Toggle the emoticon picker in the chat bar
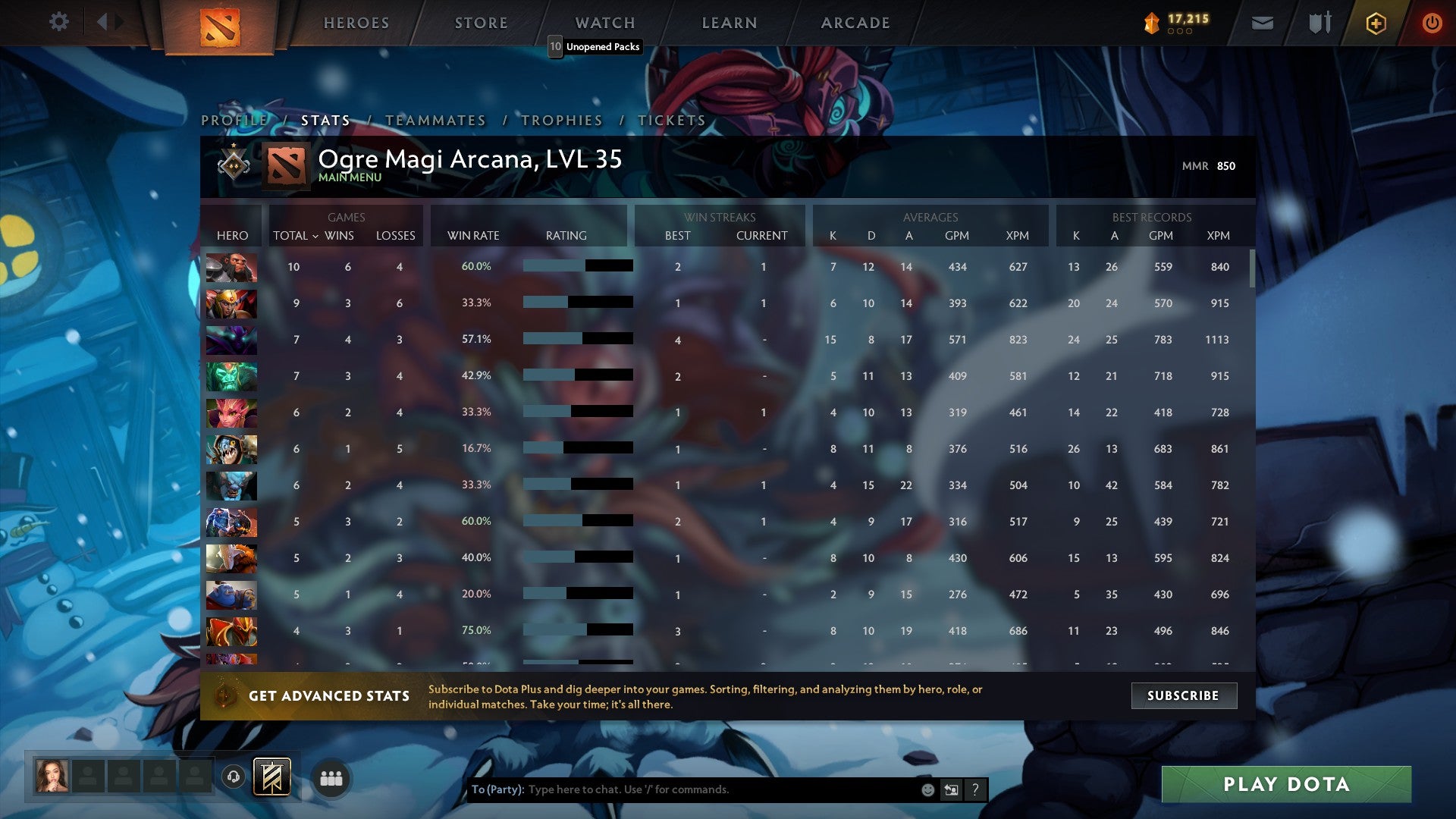The height and width of the screenshot is (819, 1456). pyautogui.click(x=927, y=789)
